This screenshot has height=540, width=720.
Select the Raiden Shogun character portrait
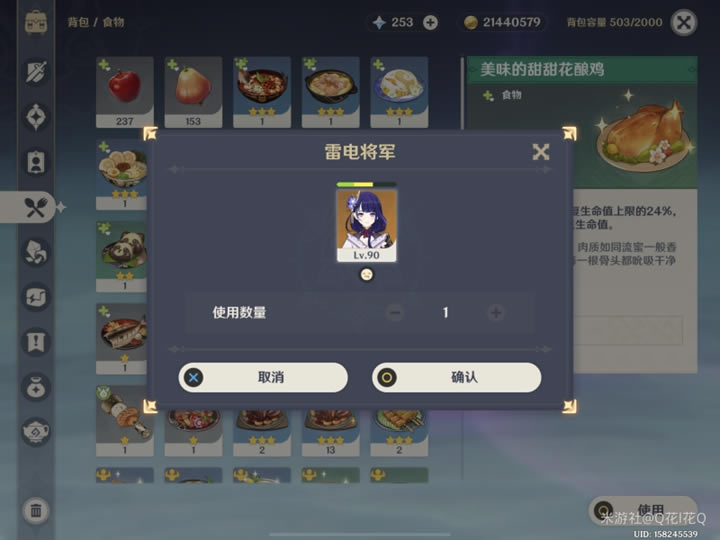click(x=366, y=224)
